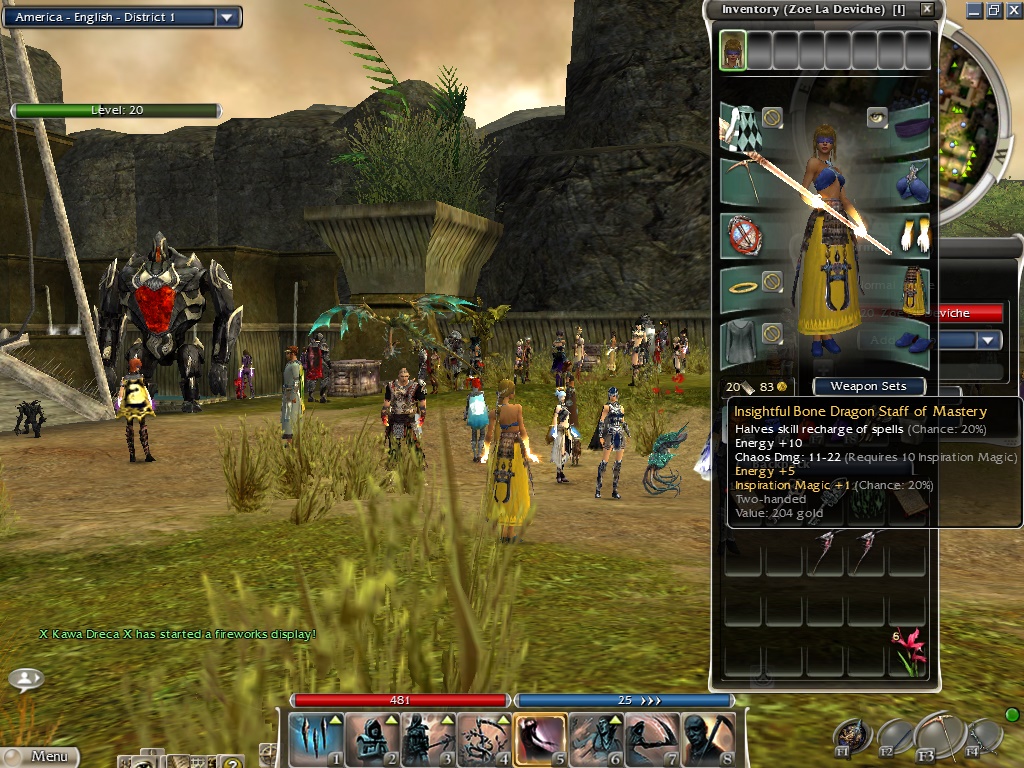
Task: Click the circular minimap compass
Action: coord(975,130)
